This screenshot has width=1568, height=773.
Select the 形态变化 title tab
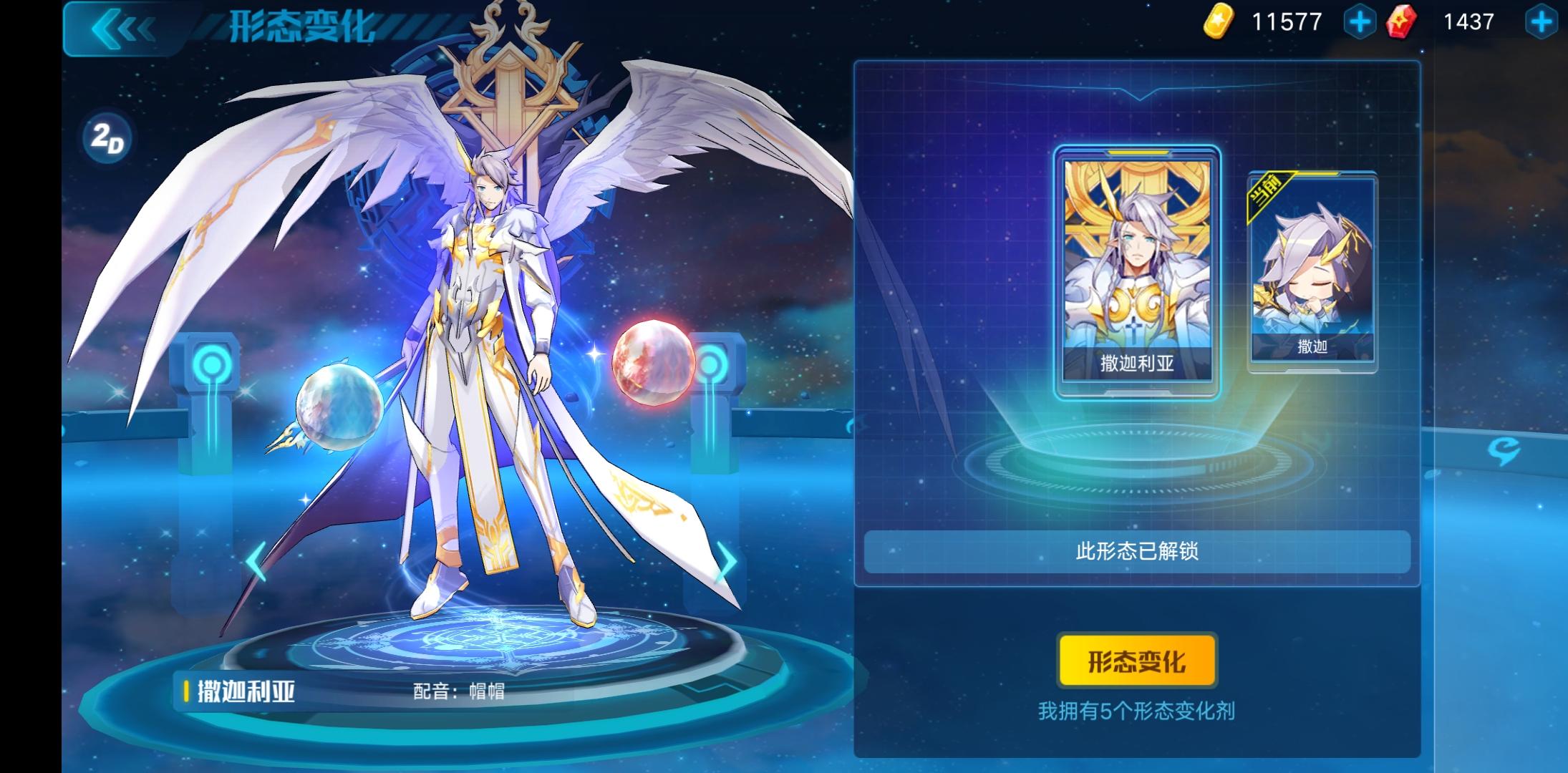click(x=301, y=27)
